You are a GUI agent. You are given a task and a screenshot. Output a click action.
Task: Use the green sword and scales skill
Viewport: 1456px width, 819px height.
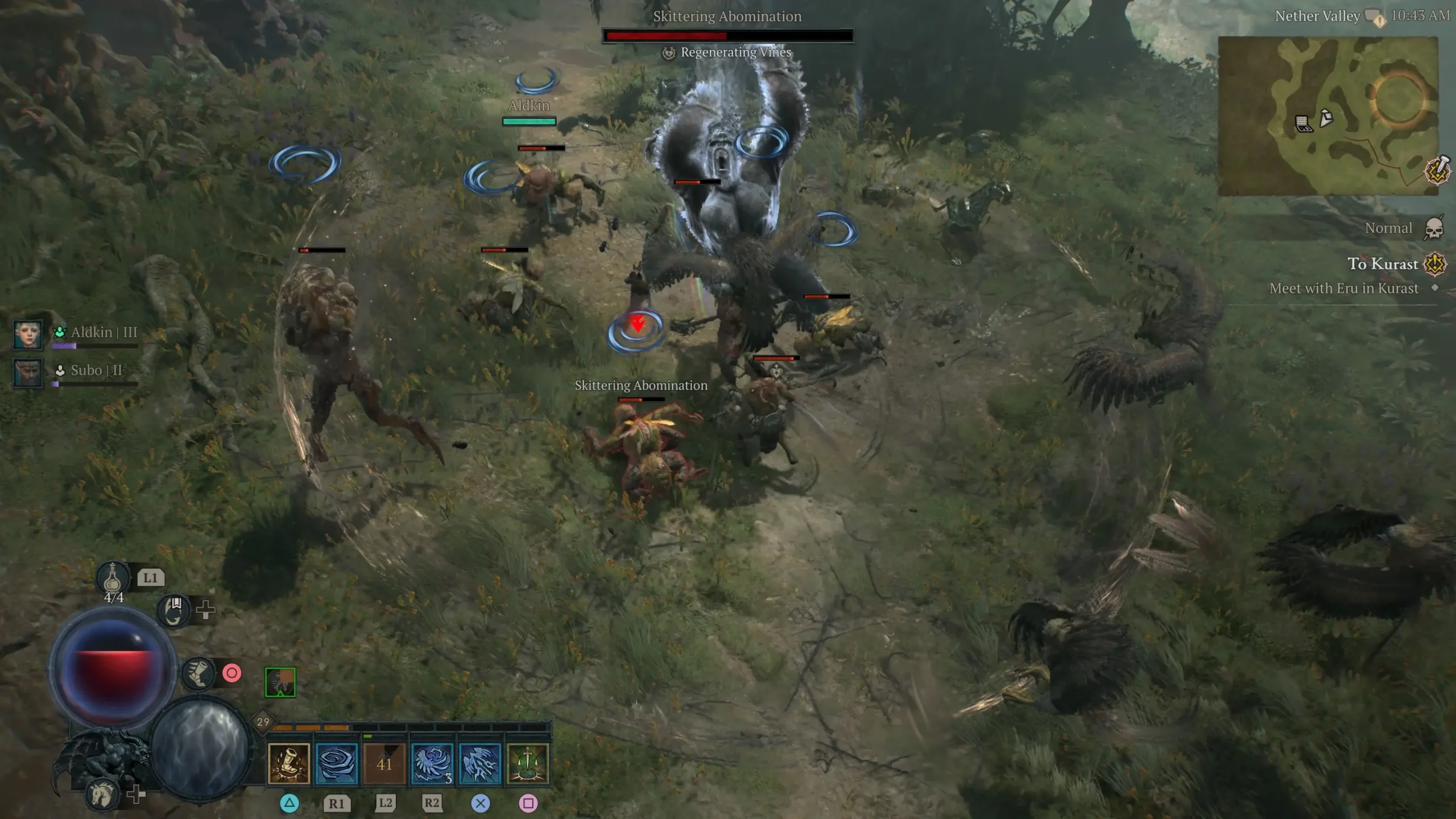tap(527, 763)
